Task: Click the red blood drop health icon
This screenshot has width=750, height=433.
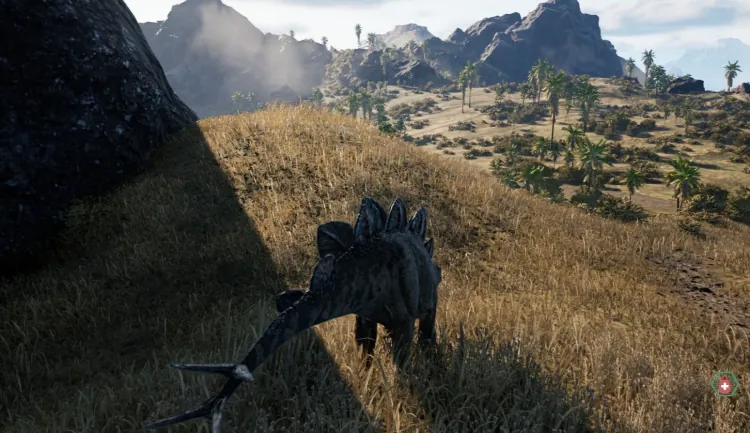Action: click(x=724, y=385)
